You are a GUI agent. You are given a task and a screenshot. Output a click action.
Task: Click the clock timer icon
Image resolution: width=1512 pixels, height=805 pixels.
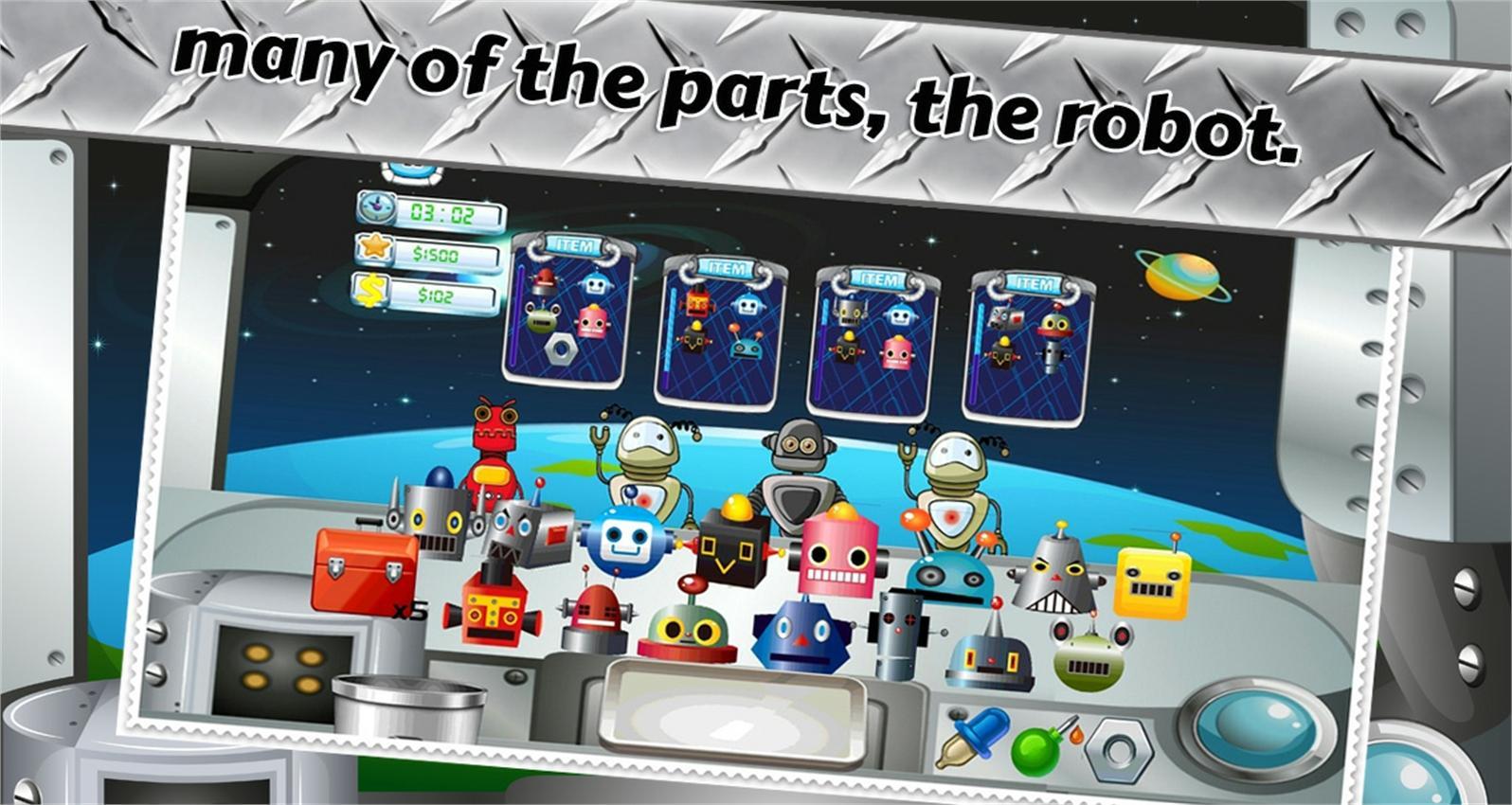(376, 206)
